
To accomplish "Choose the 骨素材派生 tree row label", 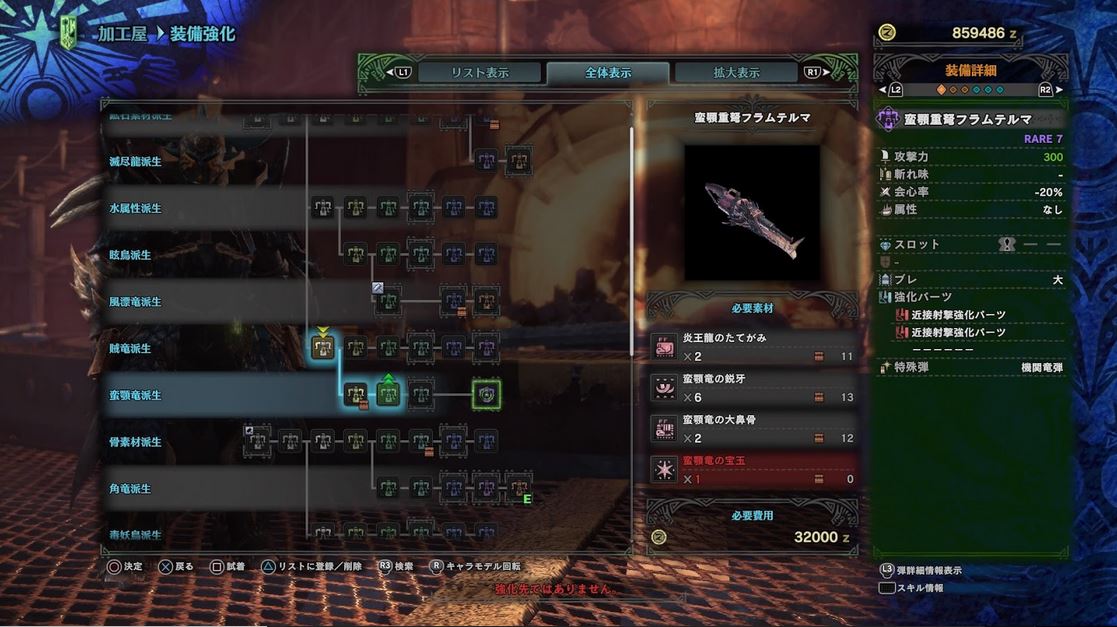I will point(136,442).
